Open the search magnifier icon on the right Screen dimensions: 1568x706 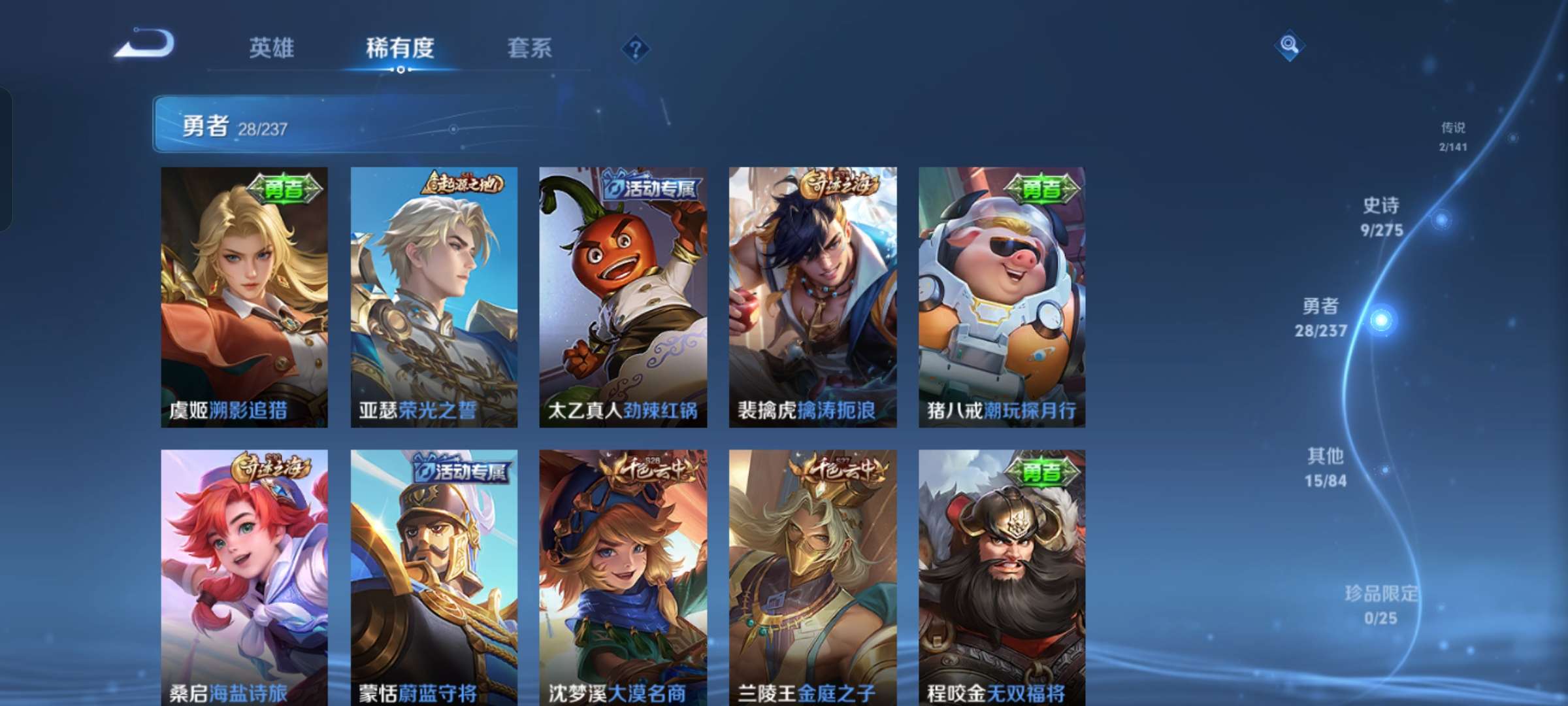click(1288, 46)
